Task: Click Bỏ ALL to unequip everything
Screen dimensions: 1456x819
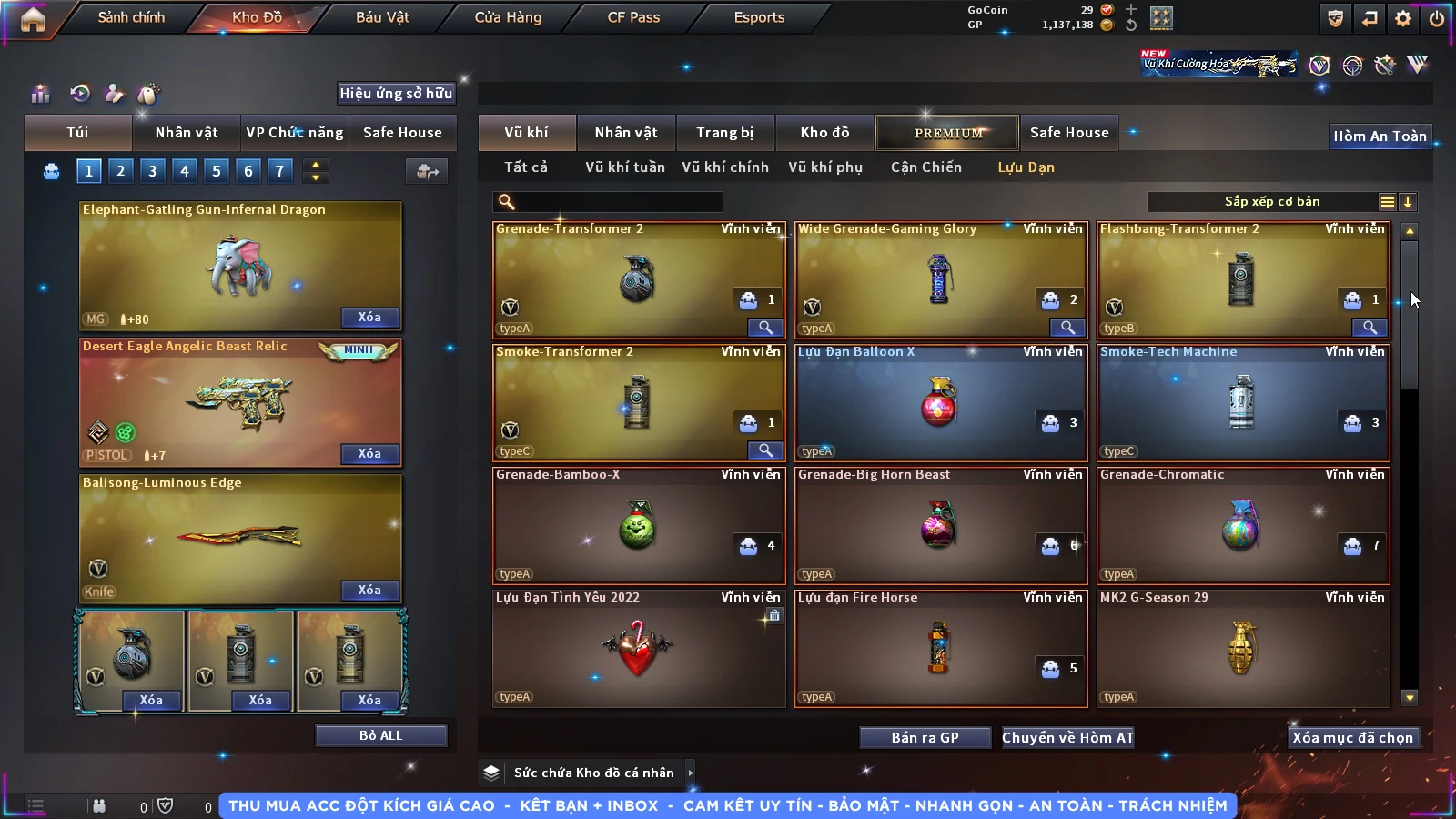Action: 380,735
